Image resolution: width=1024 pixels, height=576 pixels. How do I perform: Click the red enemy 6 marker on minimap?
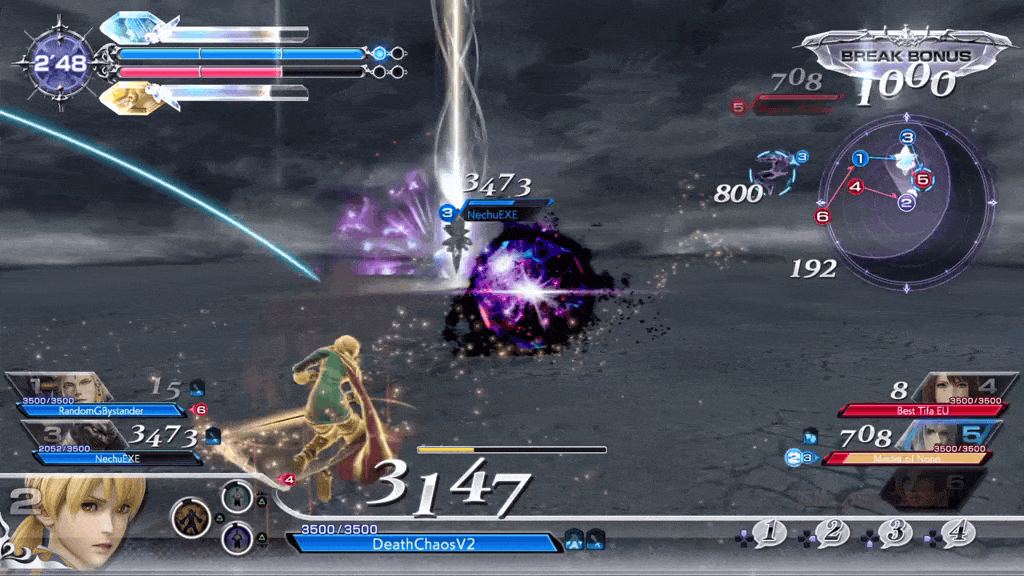(x=822, y=215)
